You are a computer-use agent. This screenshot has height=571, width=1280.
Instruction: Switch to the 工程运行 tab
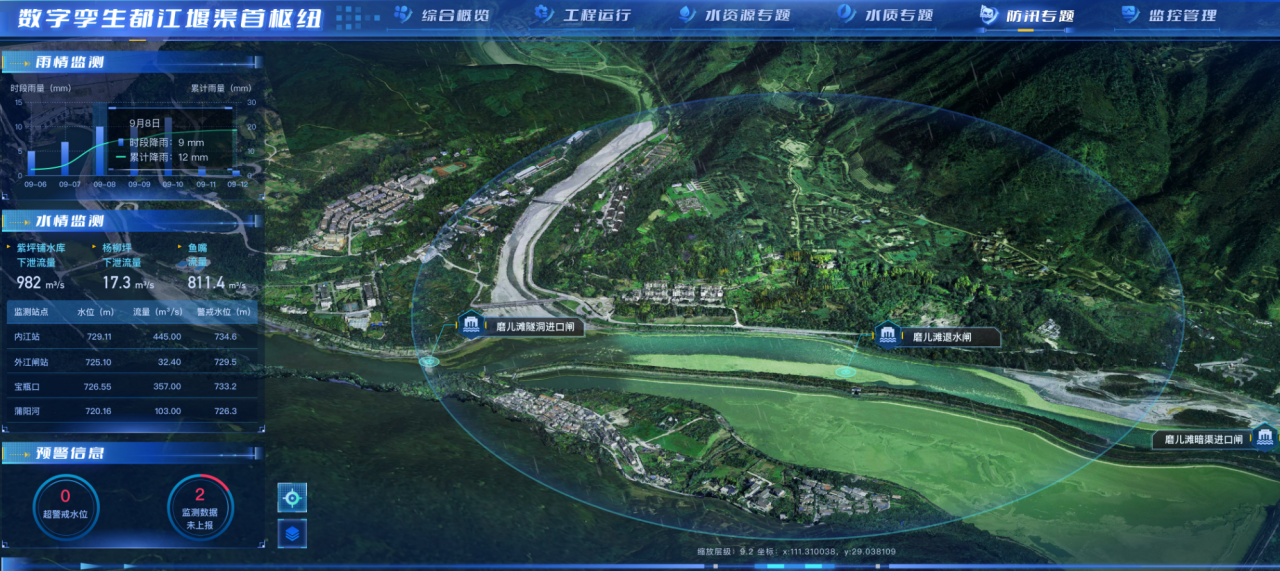(x=584, y=15)
